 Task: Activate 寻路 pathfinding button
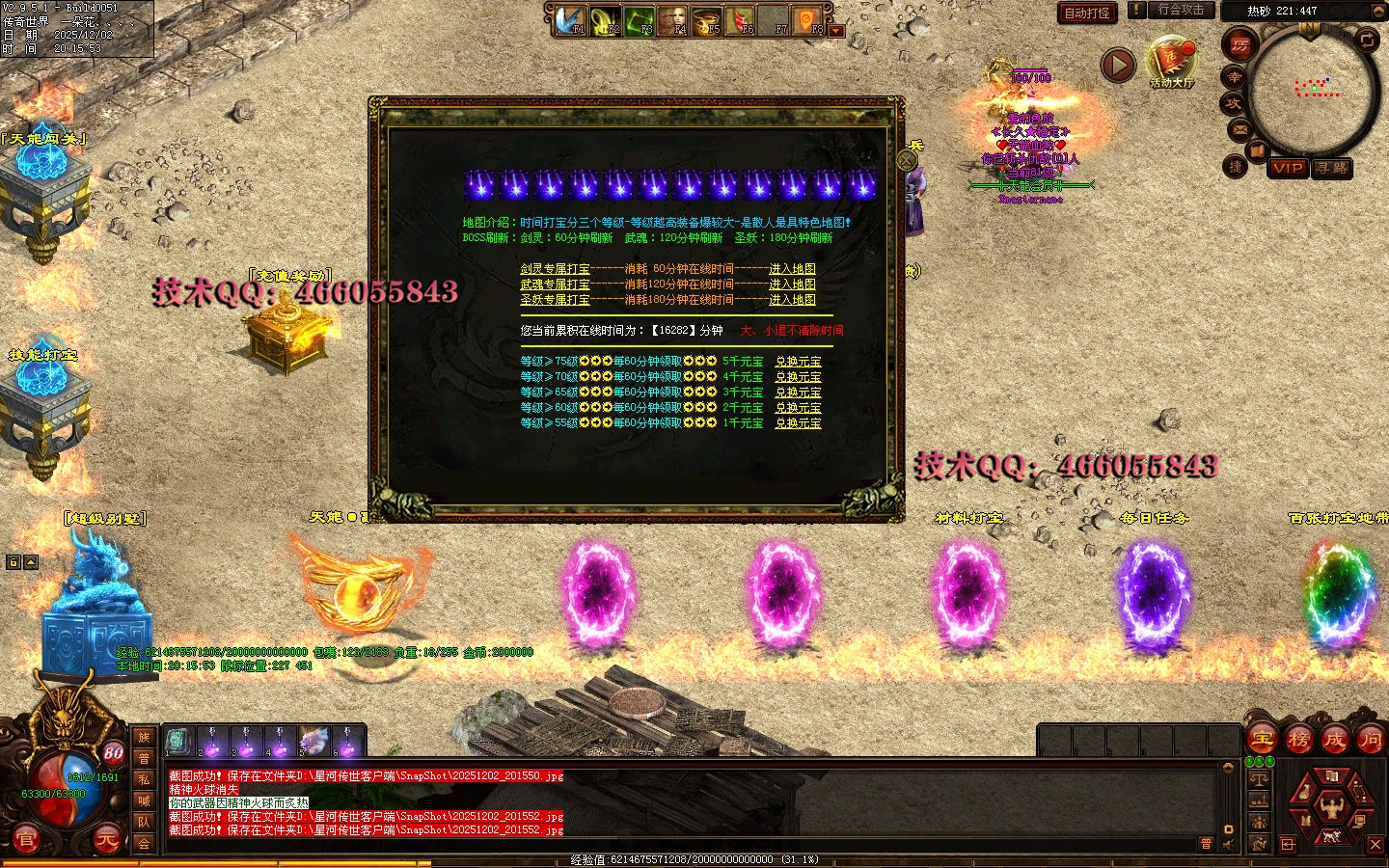pos(1332,168)
